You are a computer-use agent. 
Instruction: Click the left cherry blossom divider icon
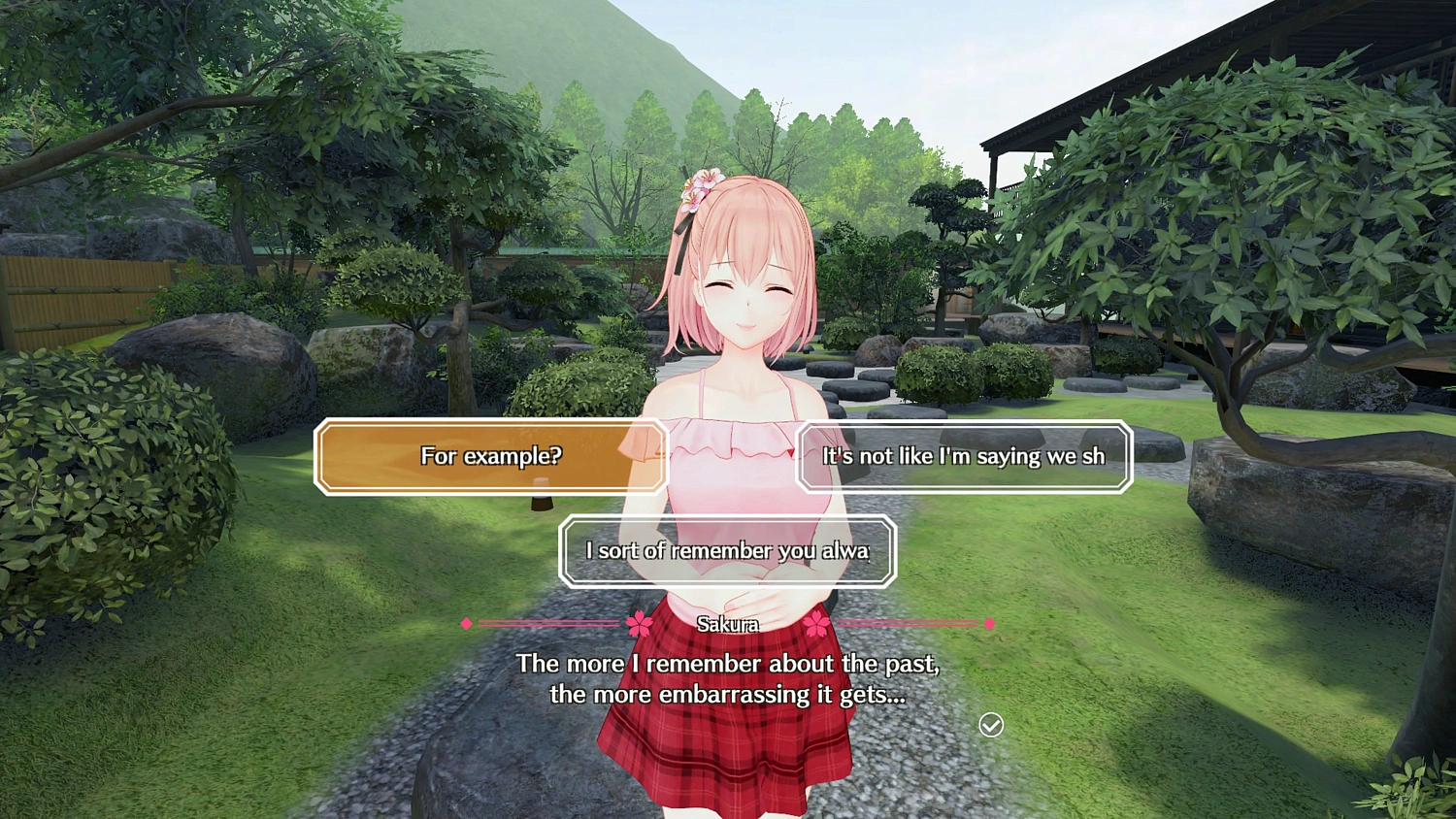point(639,625)
